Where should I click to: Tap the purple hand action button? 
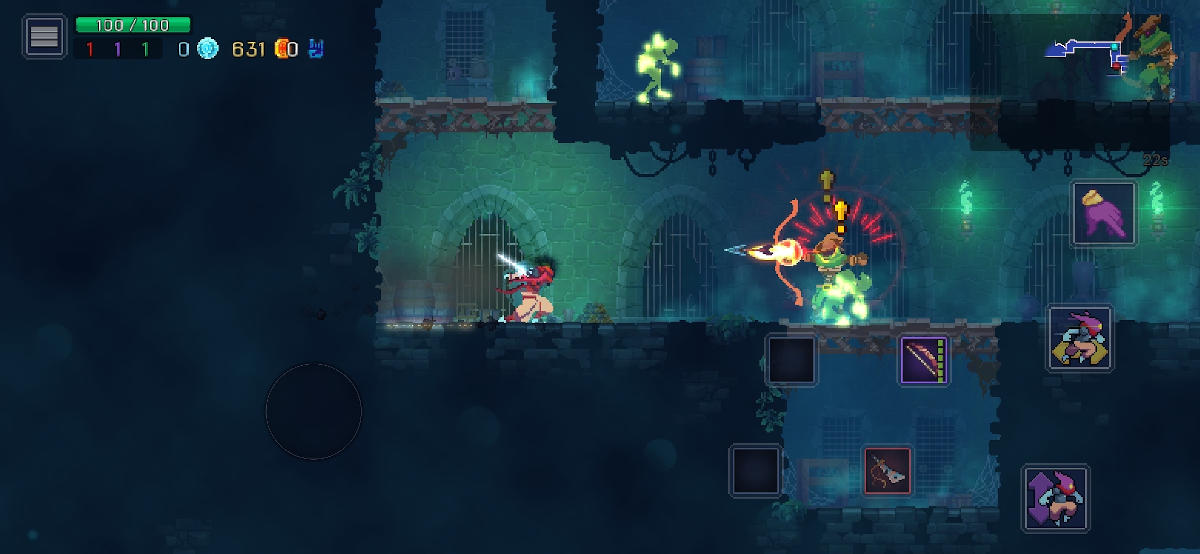pos(1104,213)
